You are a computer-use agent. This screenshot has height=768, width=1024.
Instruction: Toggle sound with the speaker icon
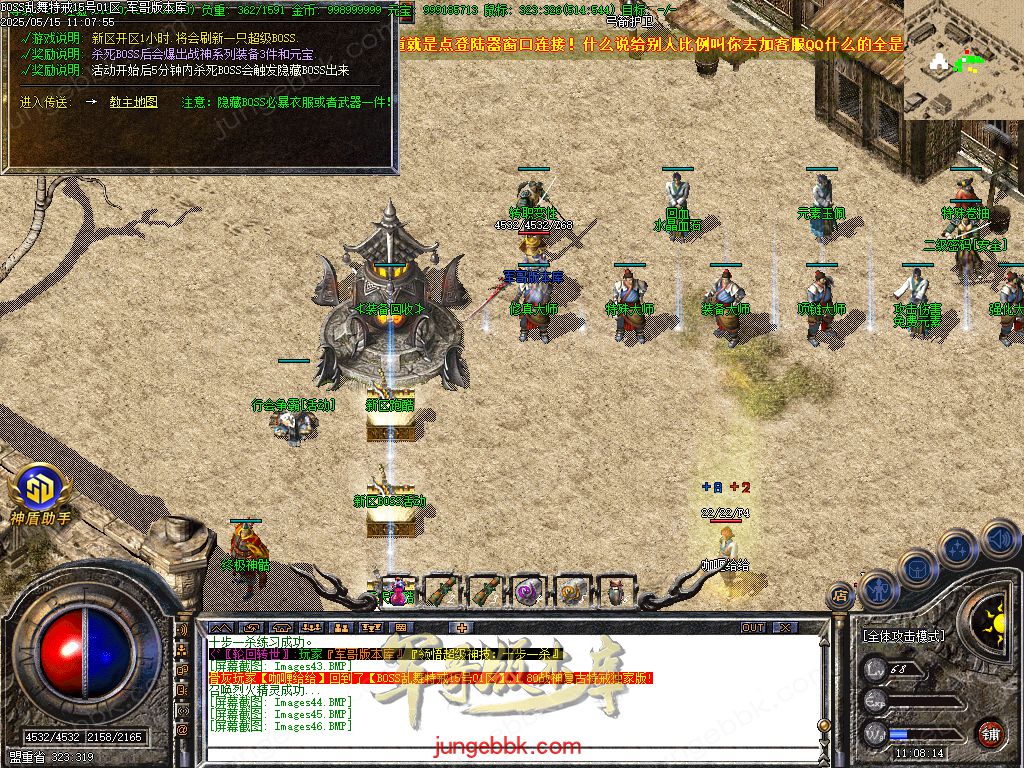[1000, 538]
